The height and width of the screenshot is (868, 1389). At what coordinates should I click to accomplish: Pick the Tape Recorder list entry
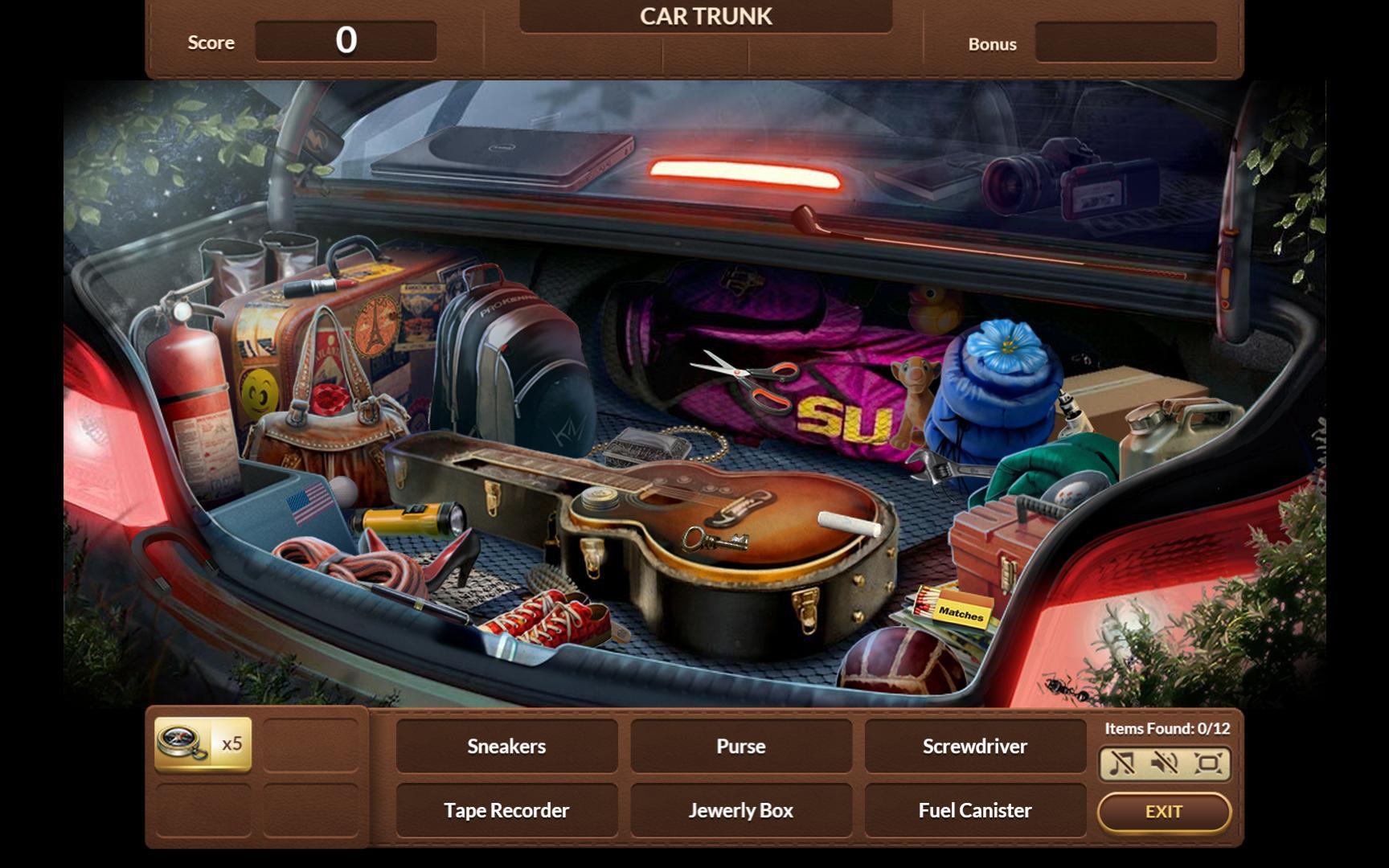coord(506,810)
